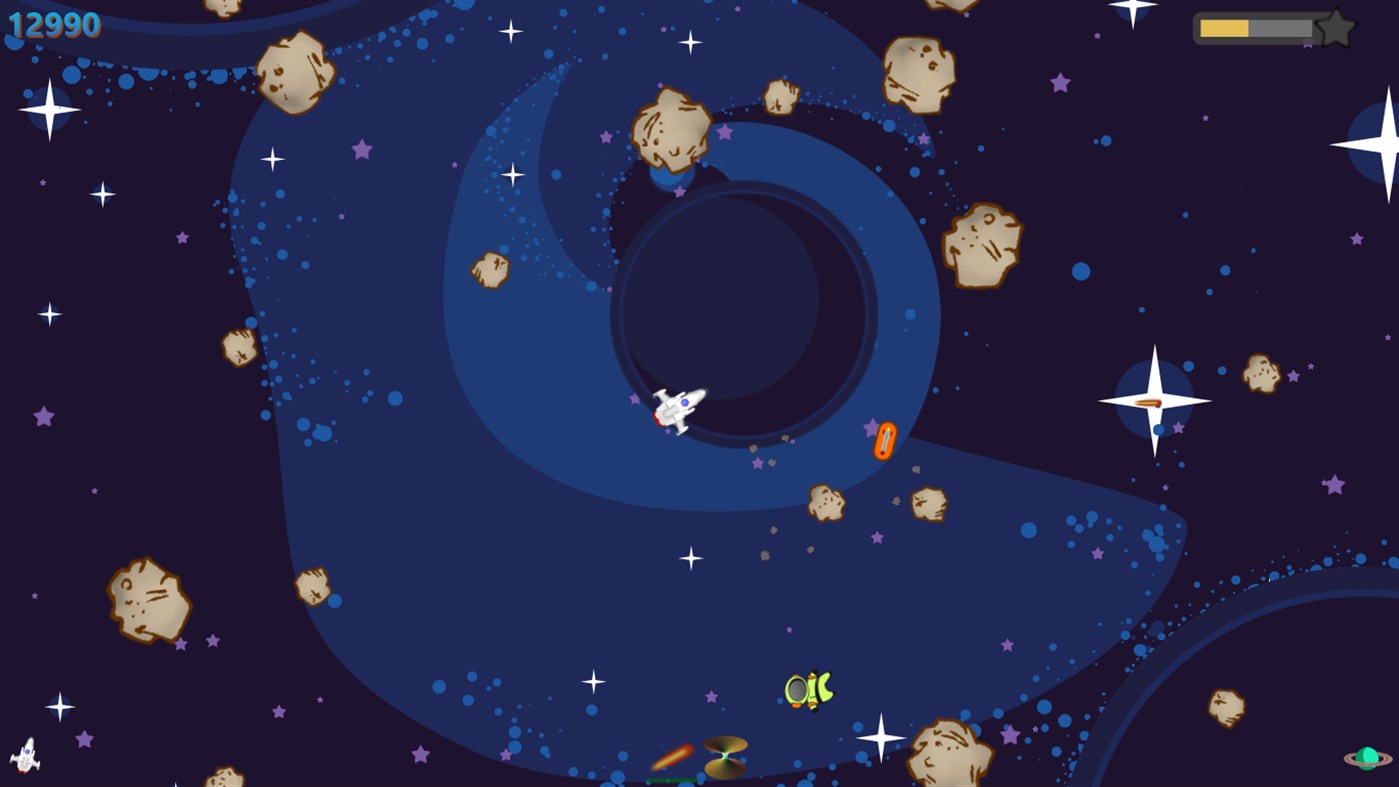Click the gray star next to the progress bar
Viewport: 1399px width, 787px height.
[1335, 28]
